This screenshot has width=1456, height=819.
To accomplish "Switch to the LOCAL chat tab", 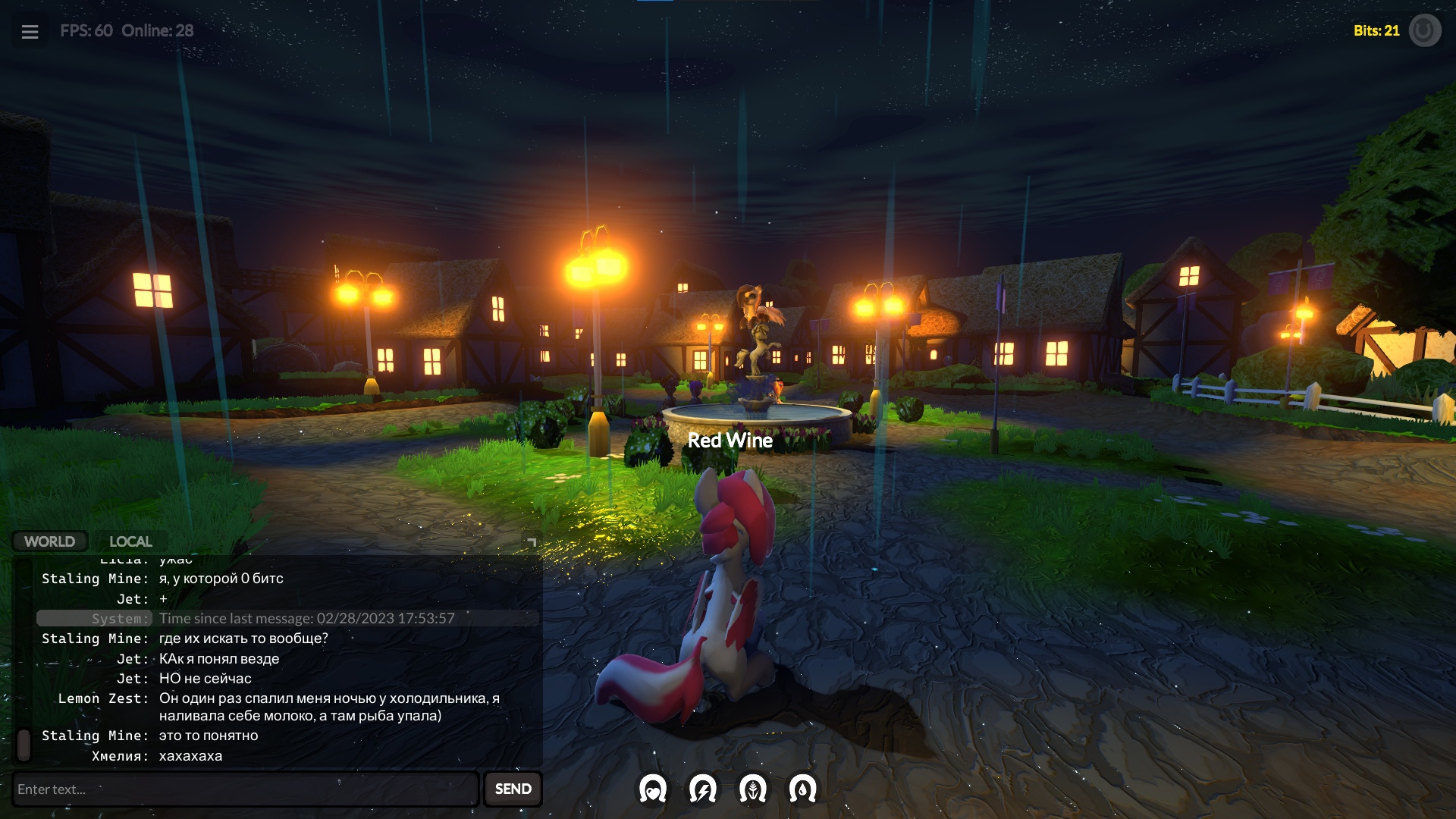I will (x=130, y=541).
